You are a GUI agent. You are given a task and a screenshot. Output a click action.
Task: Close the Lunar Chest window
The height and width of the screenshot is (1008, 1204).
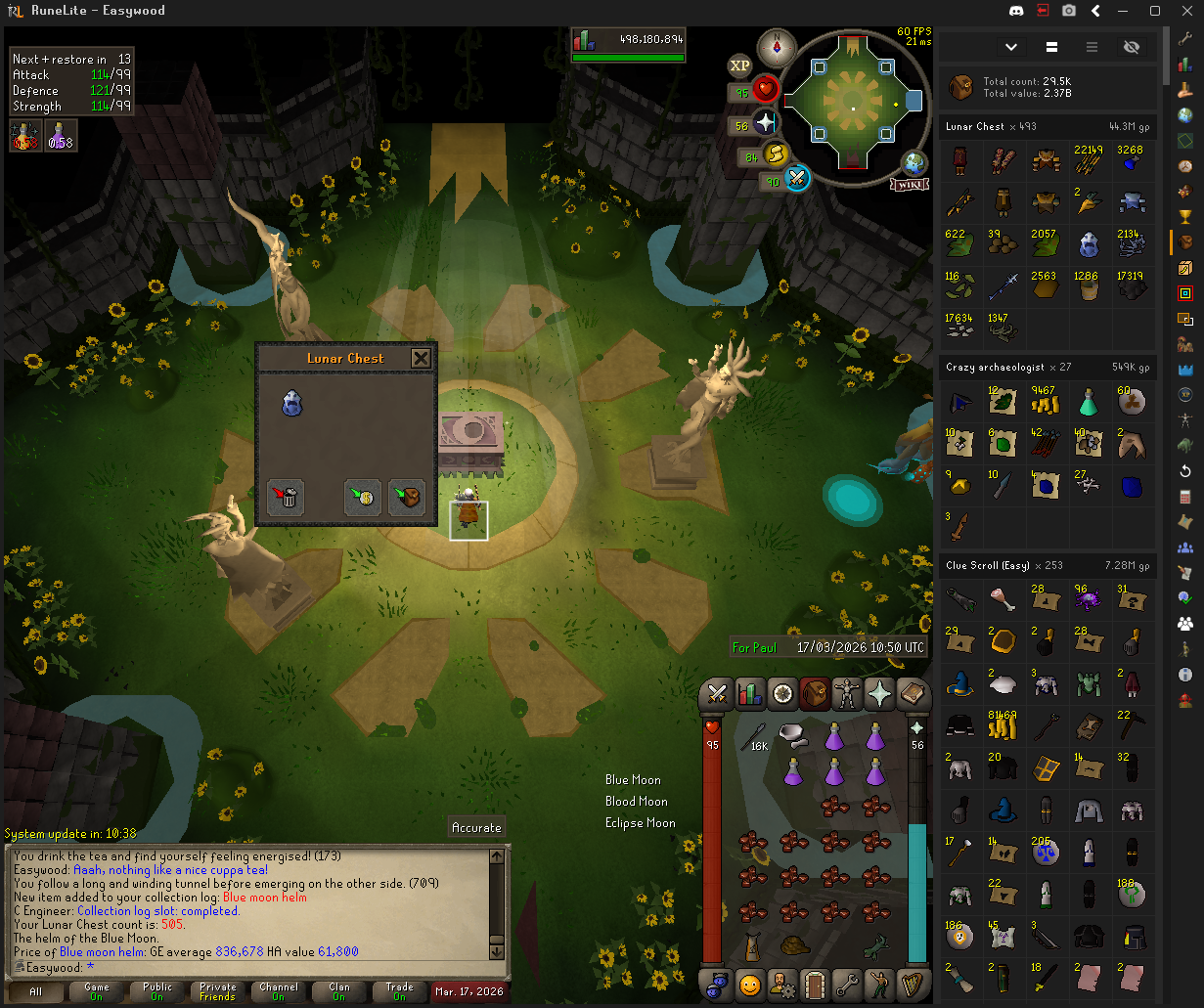[x=421, y=358]
